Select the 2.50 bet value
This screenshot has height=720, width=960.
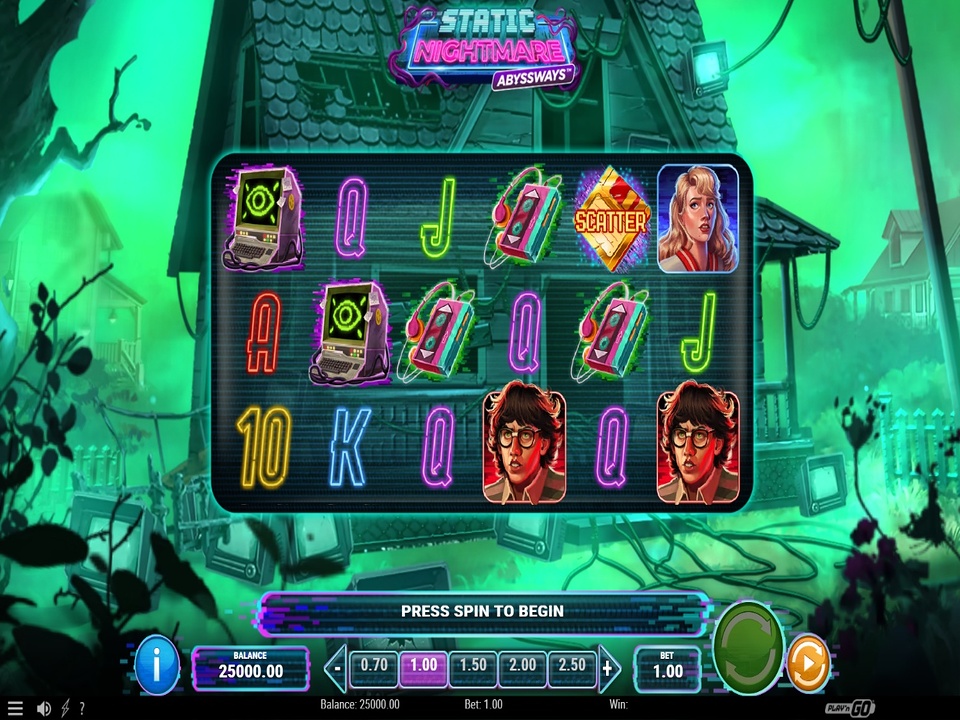[x=571, y=666]
